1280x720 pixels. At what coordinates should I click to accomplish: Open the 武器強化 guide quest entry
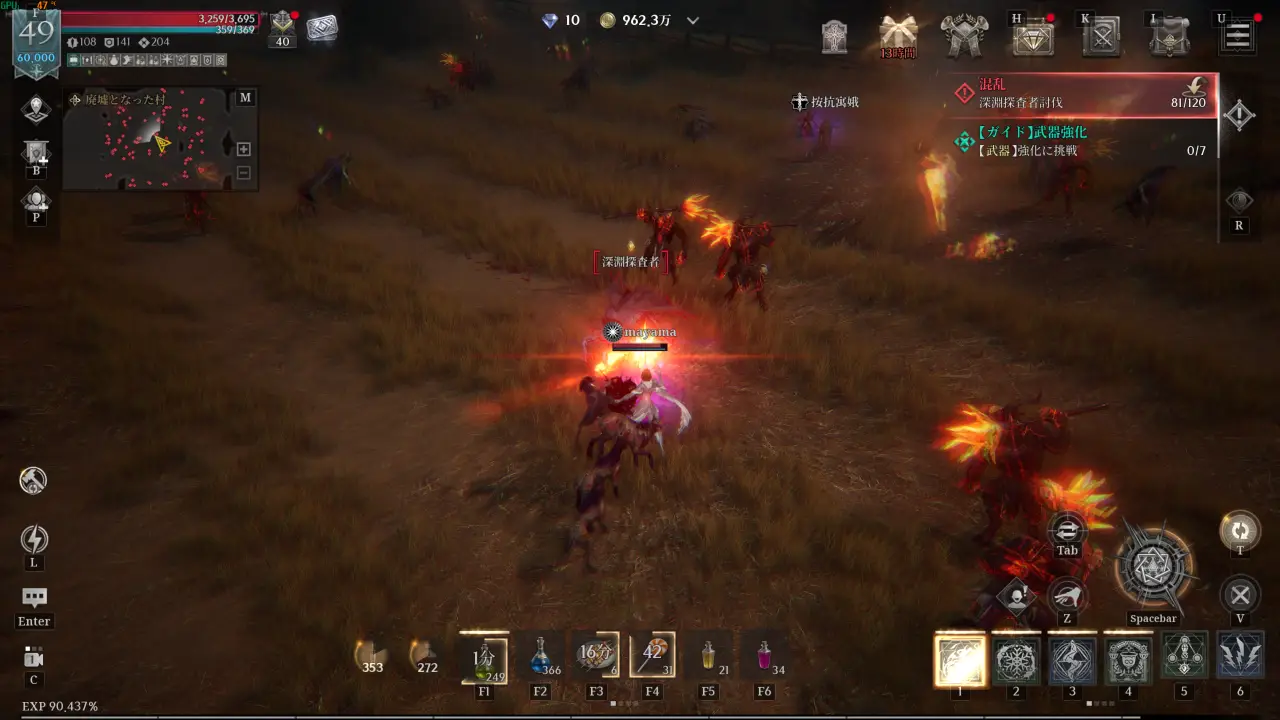[1085, 141]
